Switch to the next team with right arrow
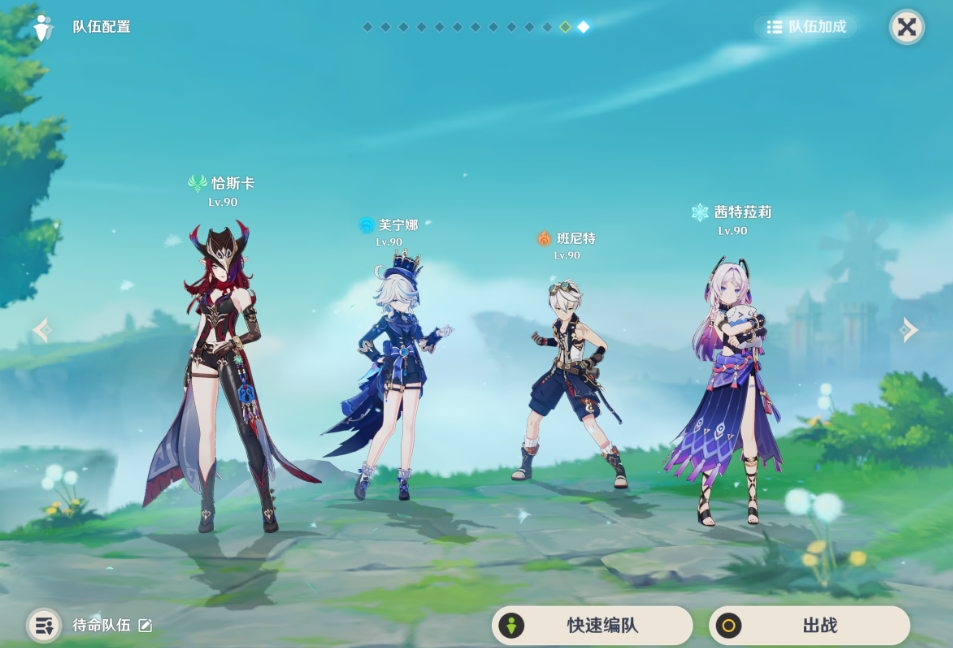The width and height of the screenshot is (953, 648). click(x=908, y=330)
